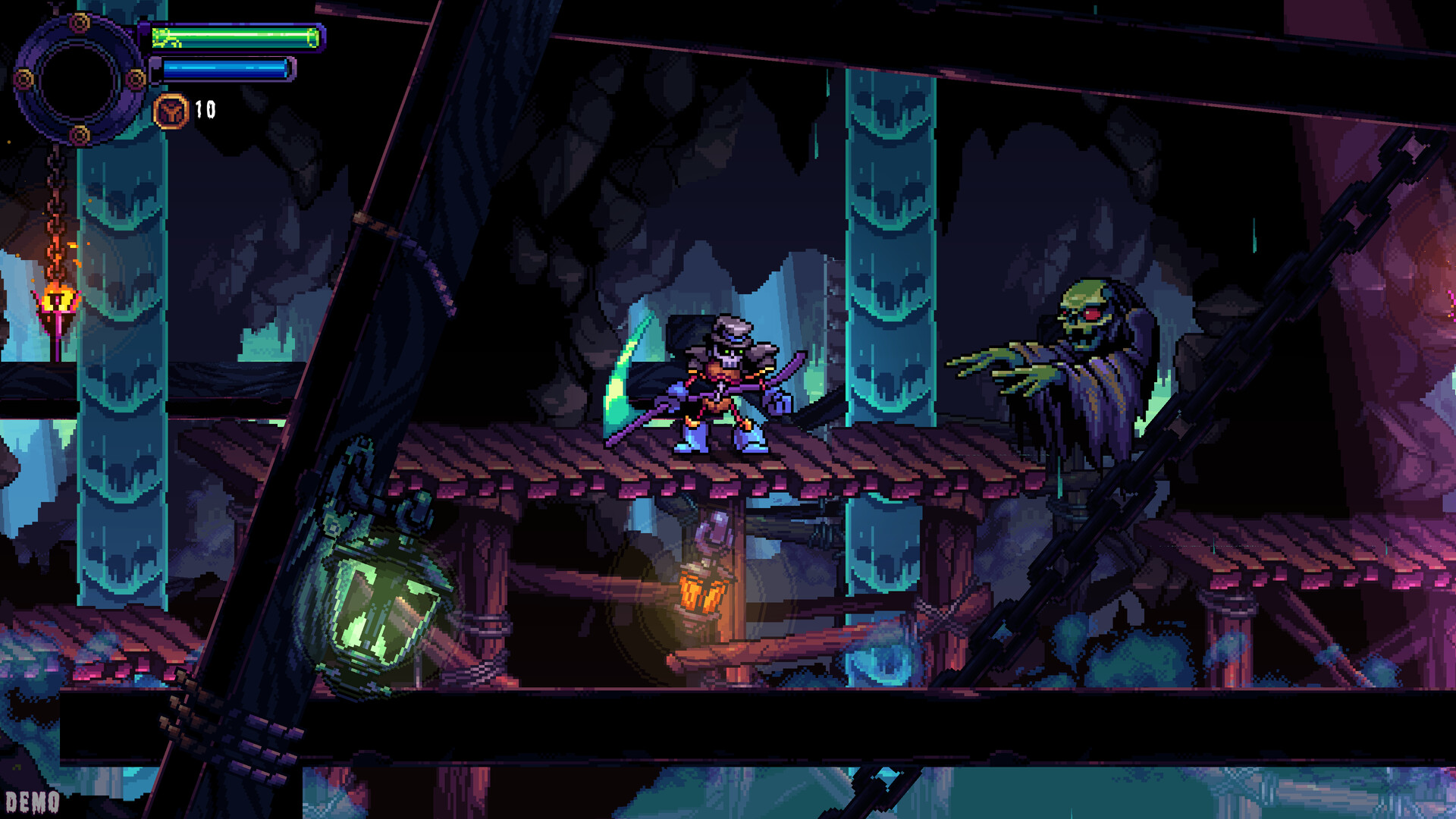The width and height of the screenshot is (1456, 819).
Task: Toggle the right-side gear knob on the HUD circle
Action: 135,79
